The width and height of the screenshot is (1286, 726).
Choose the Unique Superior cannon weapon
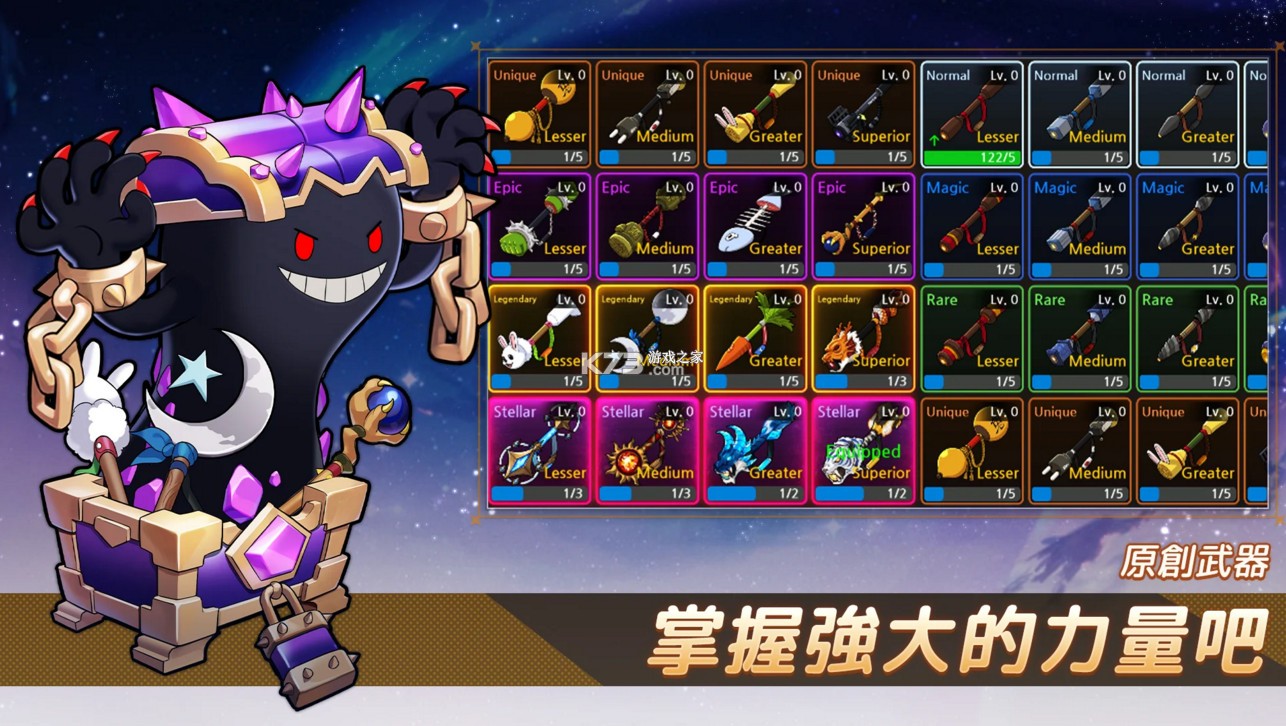point(864,112)
